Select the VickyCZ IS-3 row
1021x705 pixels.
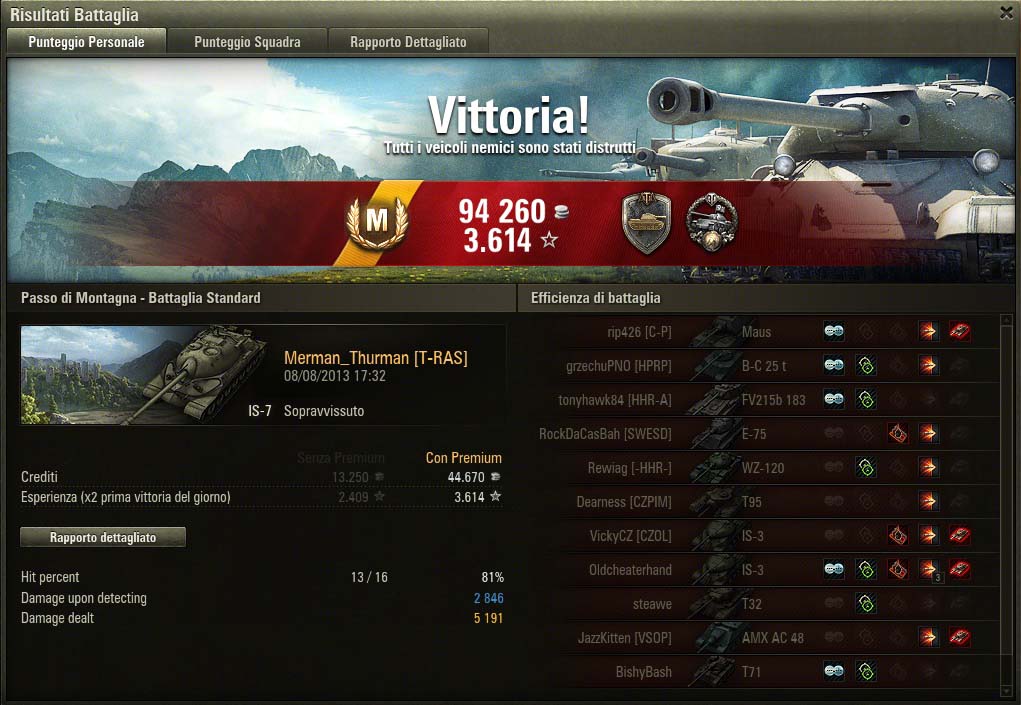pyautogui.click(x=760, y=536)
